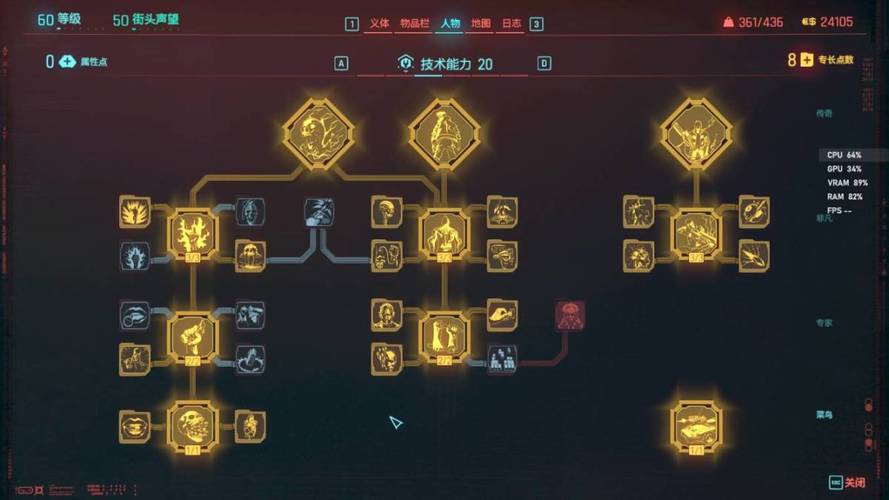Viewport: 889px width, 500px height.
Task: Pick the vehicle perk with 1/1 counter
Action: [696, 426]
